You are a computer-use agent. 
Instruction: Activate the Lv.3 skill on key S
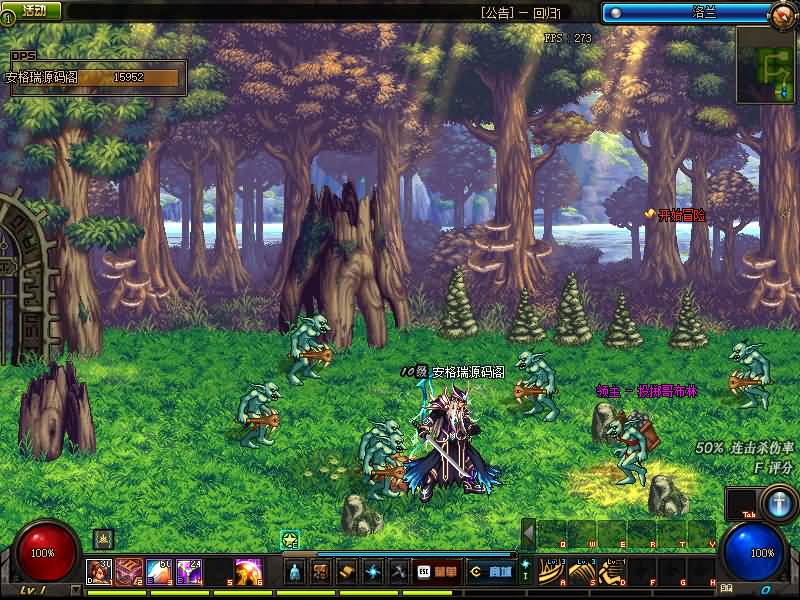point(581,571)
